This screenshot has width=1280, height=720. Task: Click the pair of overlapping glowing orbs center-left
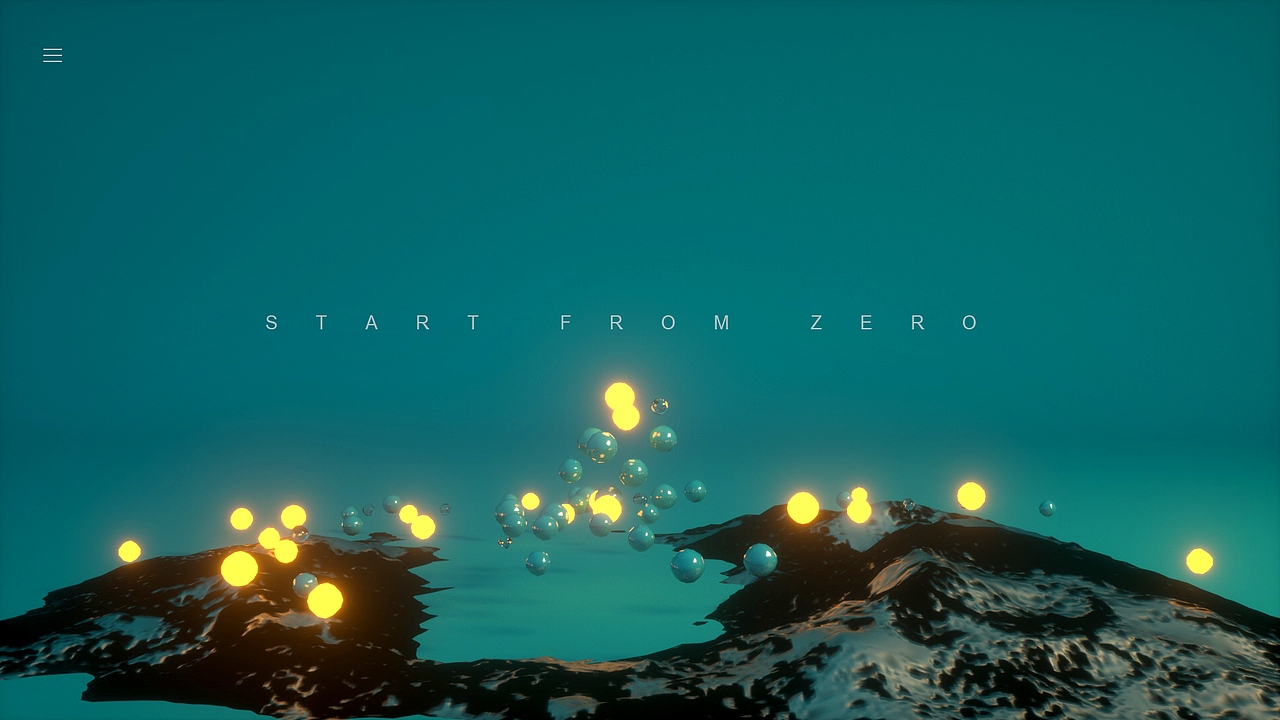(x=621, y=405)
